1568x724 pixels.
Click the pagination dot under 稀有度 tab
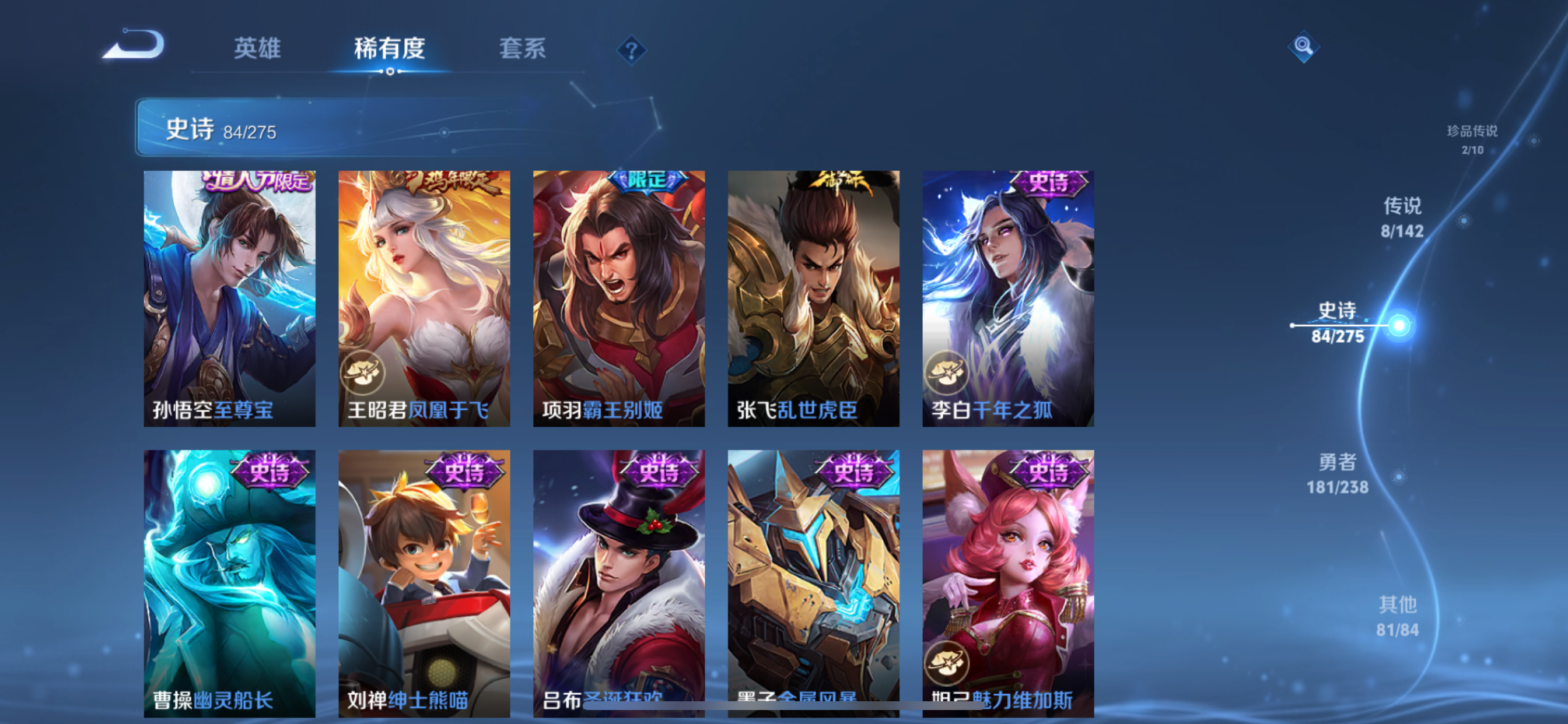390,72
